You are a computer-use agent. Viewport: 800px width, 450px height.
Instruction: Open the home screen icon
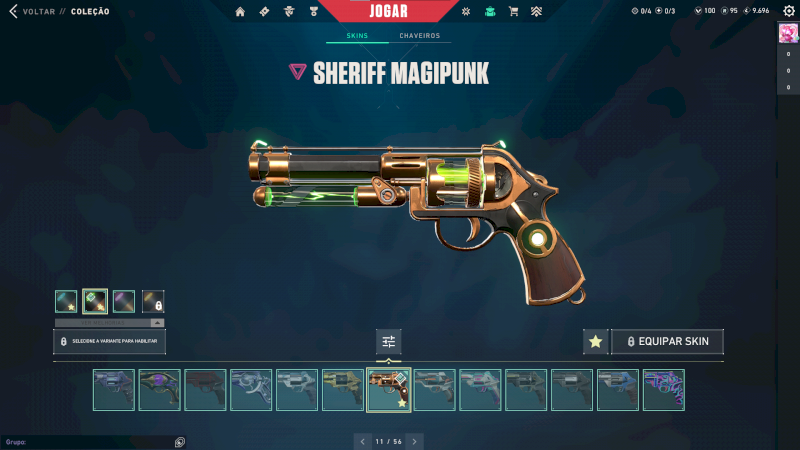click(x=240, y=12)
